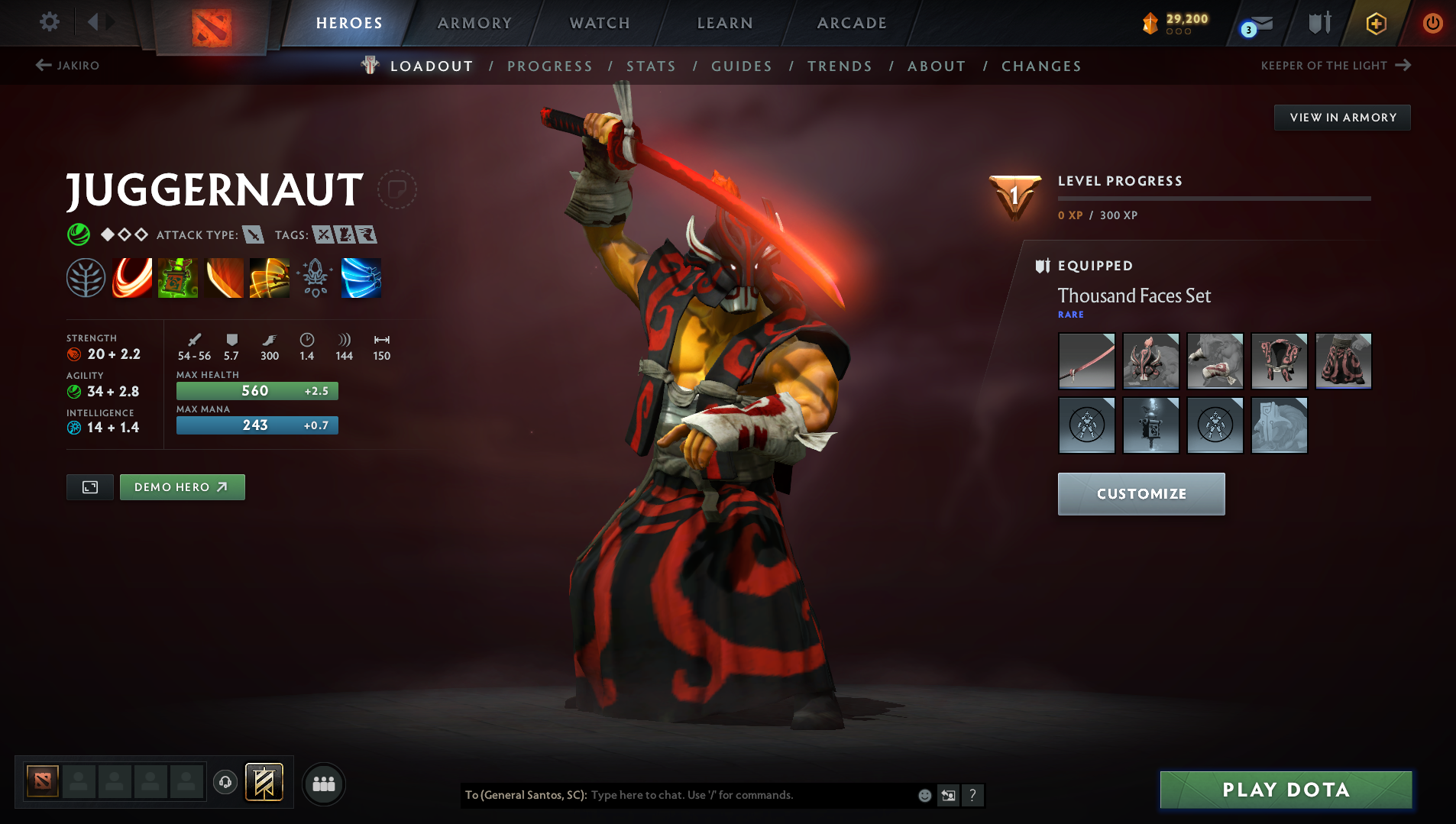Click the voice chat headset icon
The height and width of the screenshot is (824, 1456).
(225, 783)
